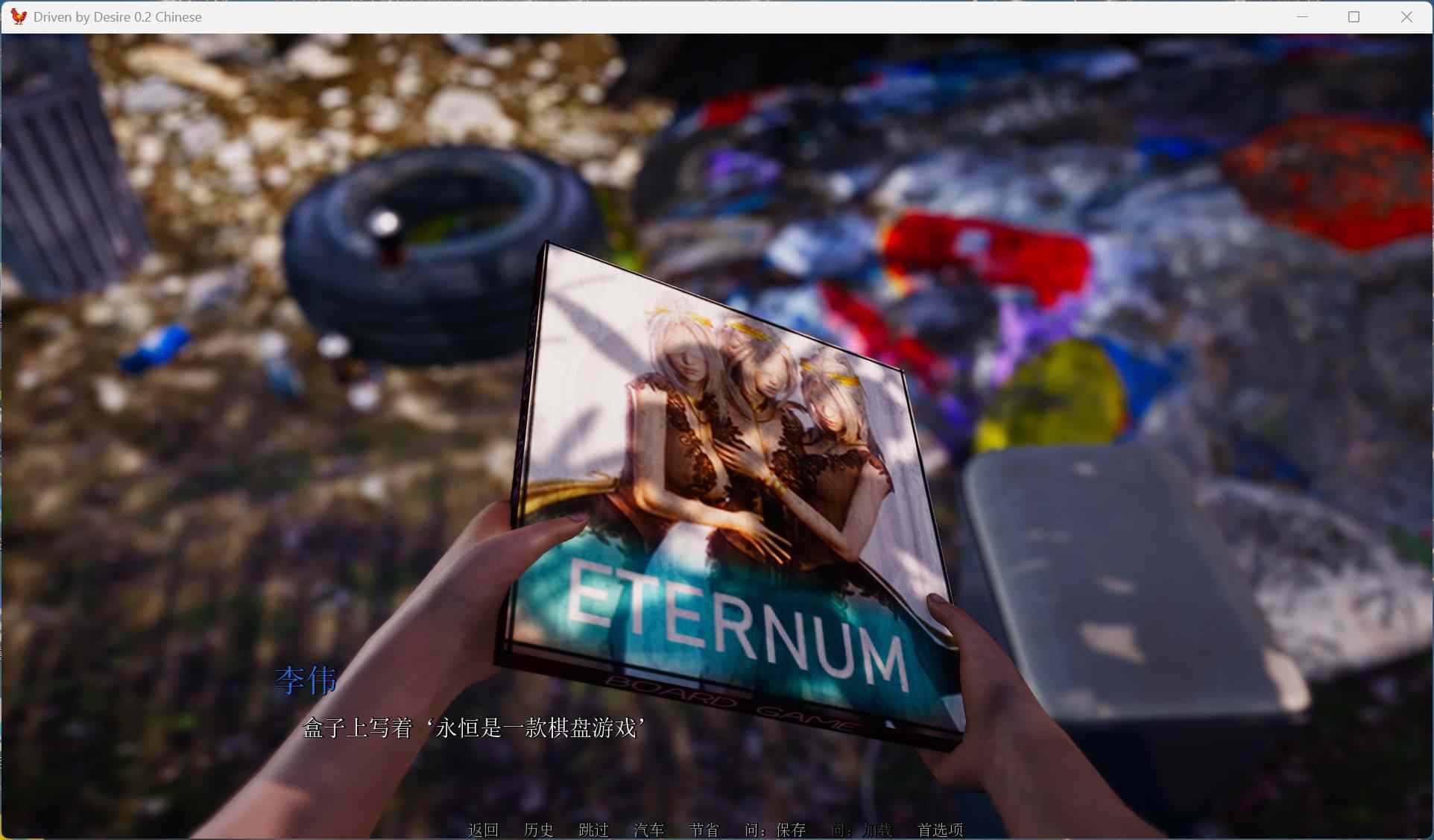Image resolution: width=1434 pixels, height=840 pixels.
Task: Click the 返回 (Back) quick menu button
Action: tap(483, 830)
